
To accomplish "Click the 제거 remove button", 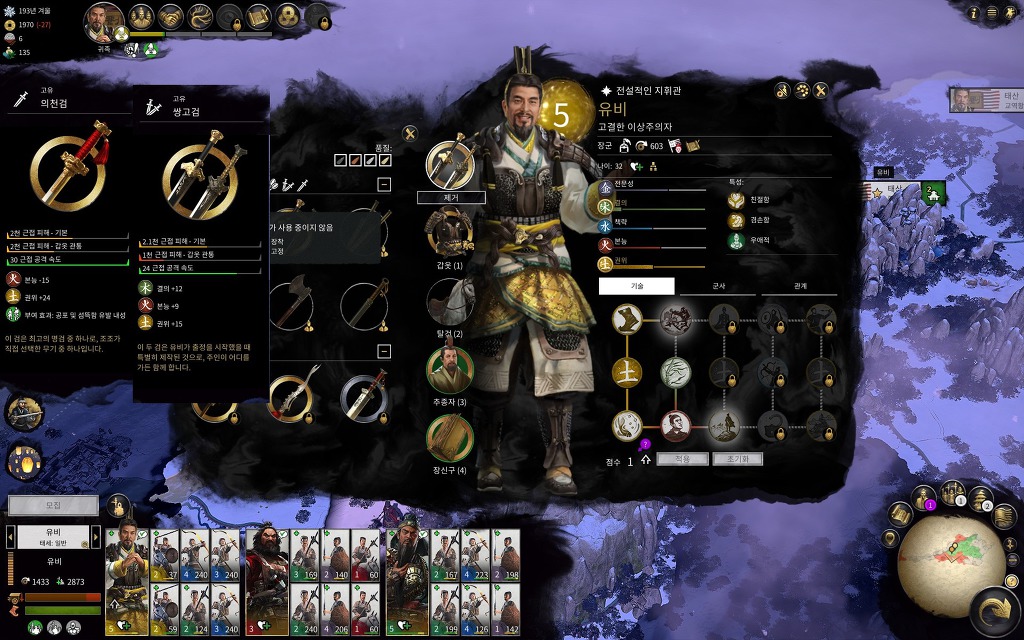I will click(x=451, y=198).
